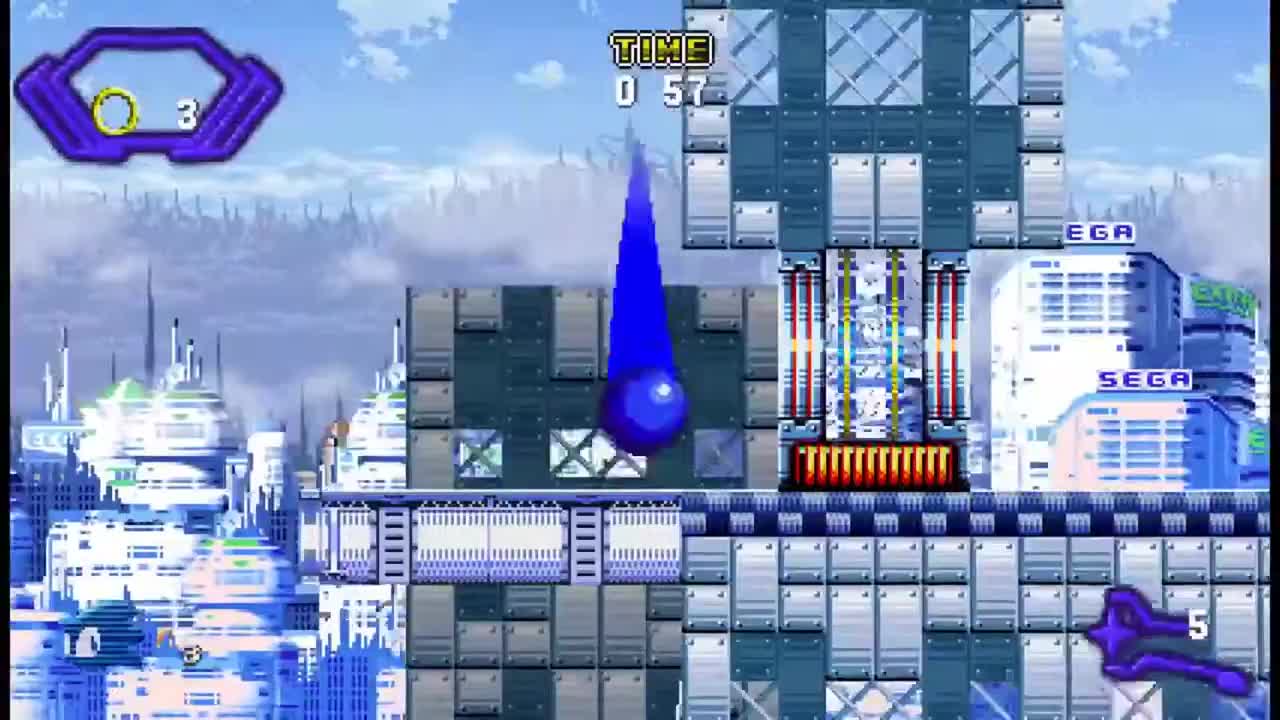Viewport: 1280px width, 720px height.
Task: Click the EGA rooftop sign
Action: (1100, 232)
